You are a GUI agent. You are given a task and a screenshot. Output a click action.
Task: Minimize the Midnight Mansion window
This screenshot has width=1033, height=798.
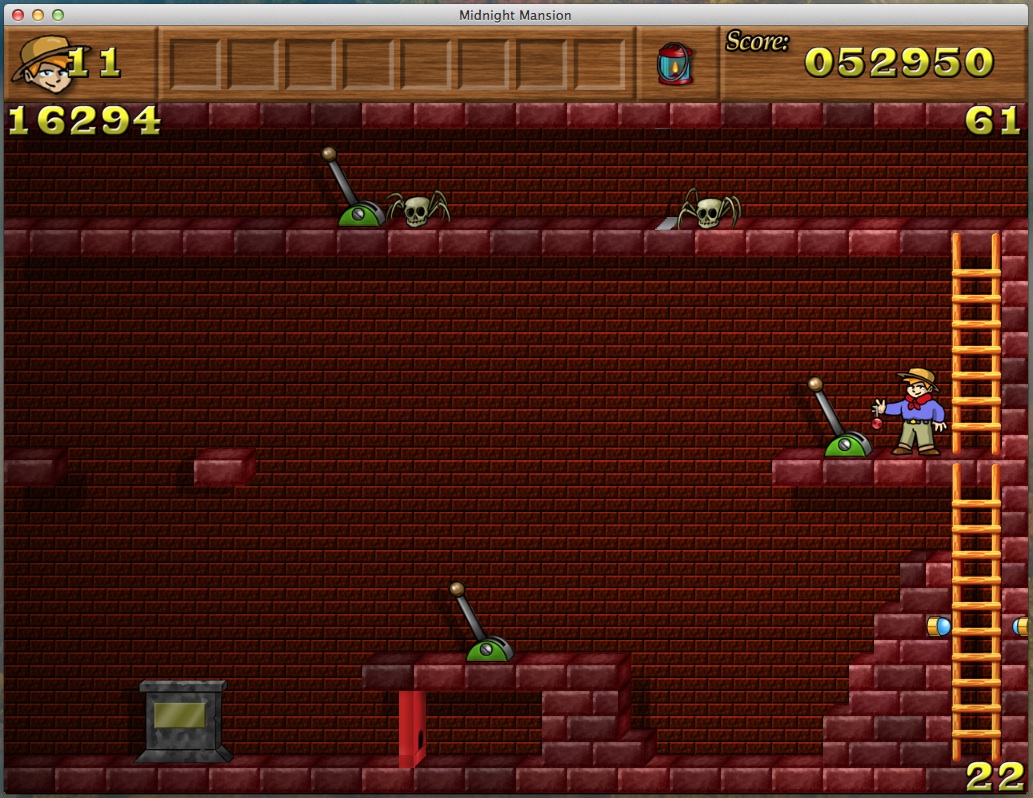coord(38,15)
